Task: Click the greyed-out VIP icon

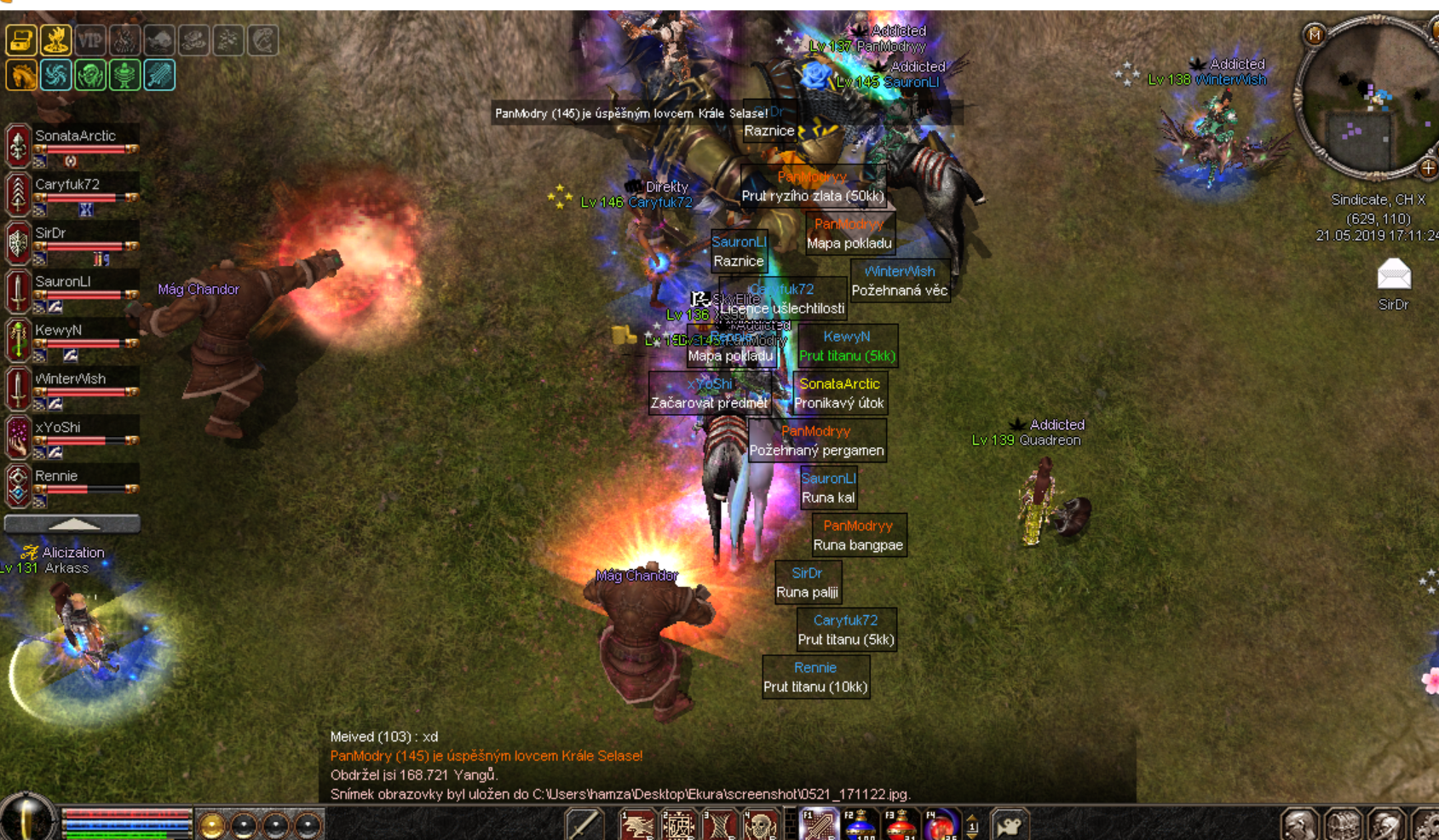Action: point(90,40)
